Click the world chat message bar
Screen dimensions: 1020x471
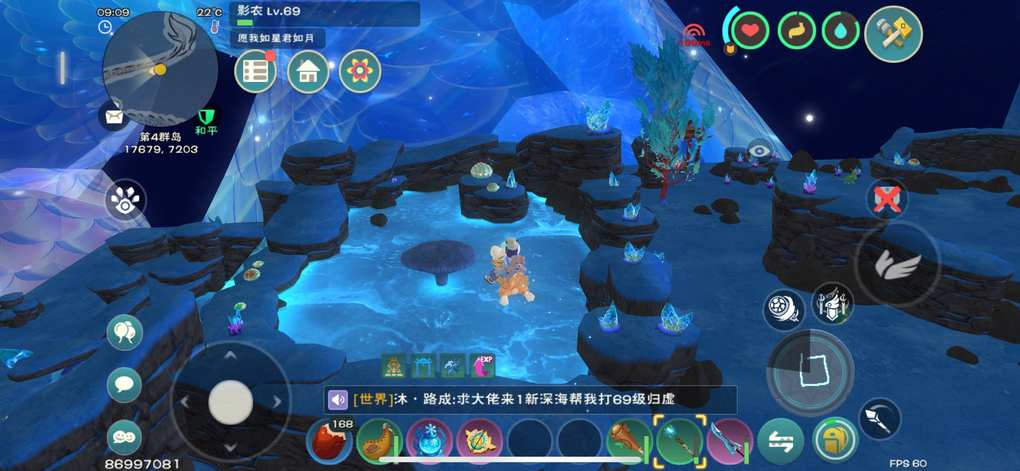coord(530,399)
